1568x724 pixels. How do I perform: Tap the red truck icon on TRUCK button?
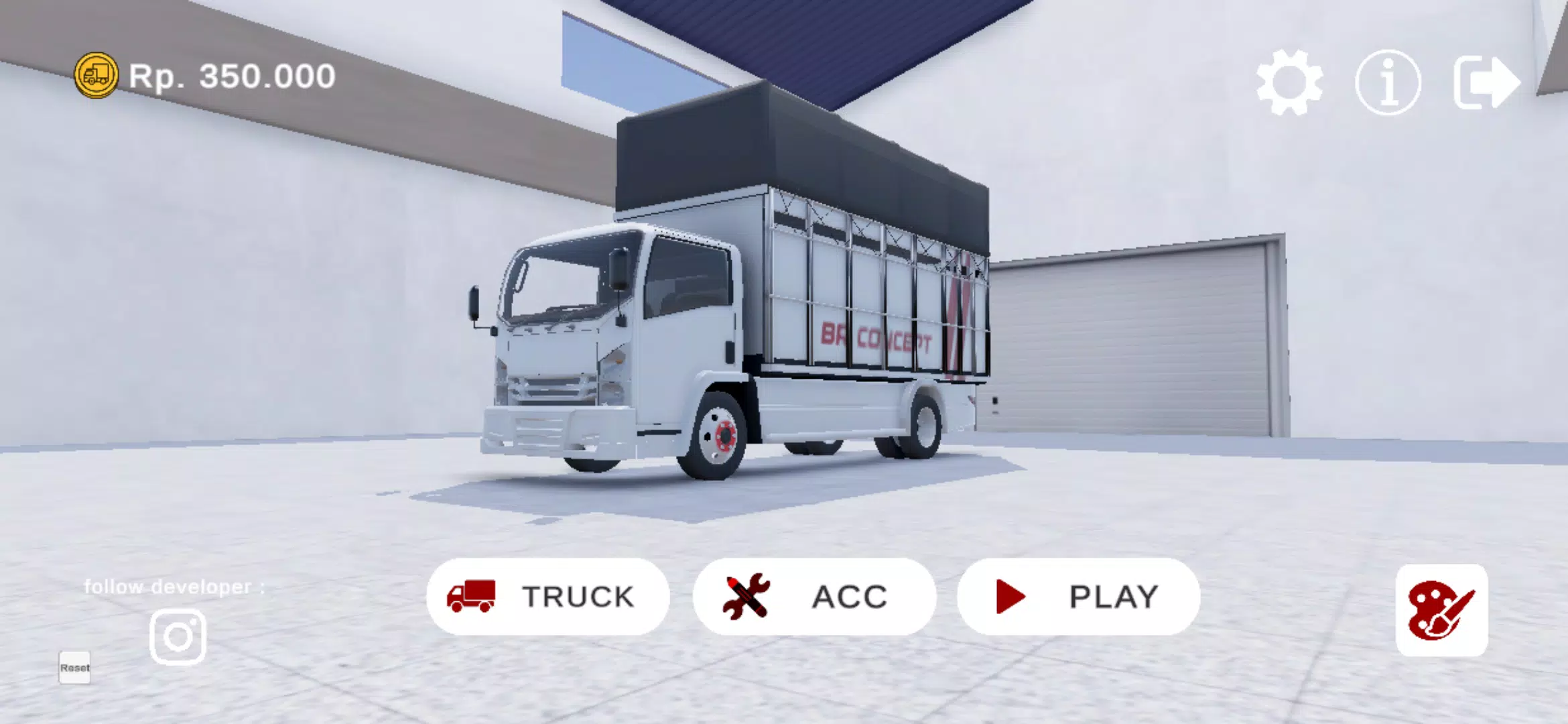tap(473, 597)
